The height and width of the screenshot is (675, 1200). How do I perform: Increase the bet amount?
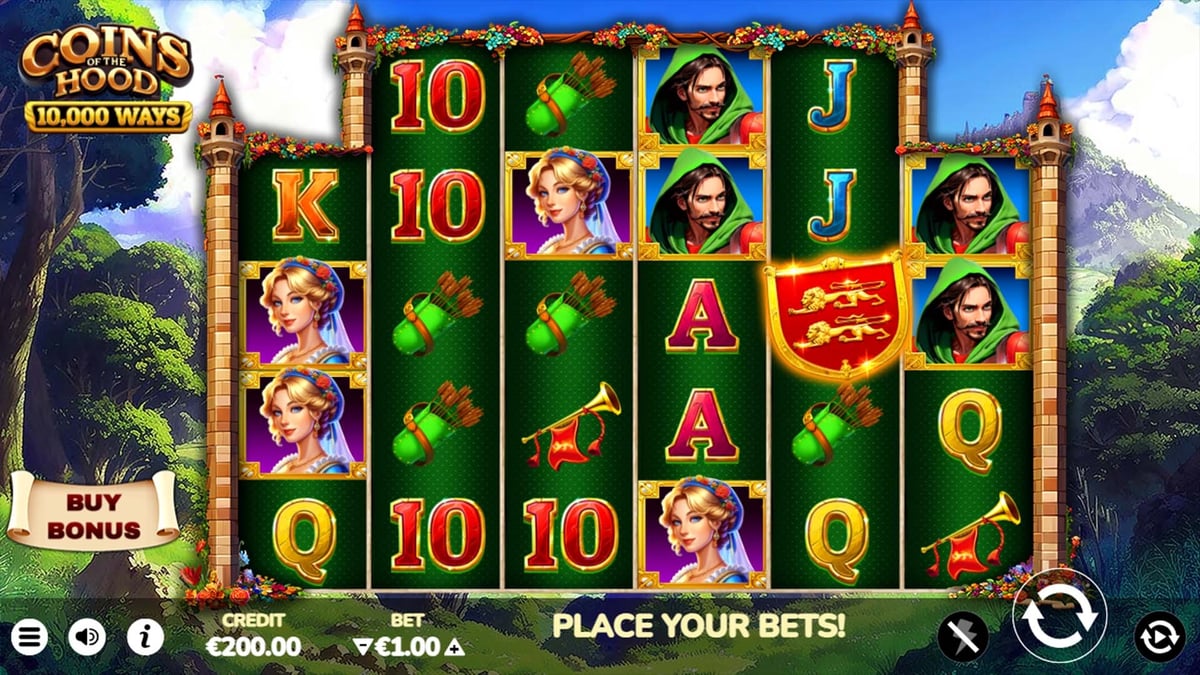[x=456, y=647]
